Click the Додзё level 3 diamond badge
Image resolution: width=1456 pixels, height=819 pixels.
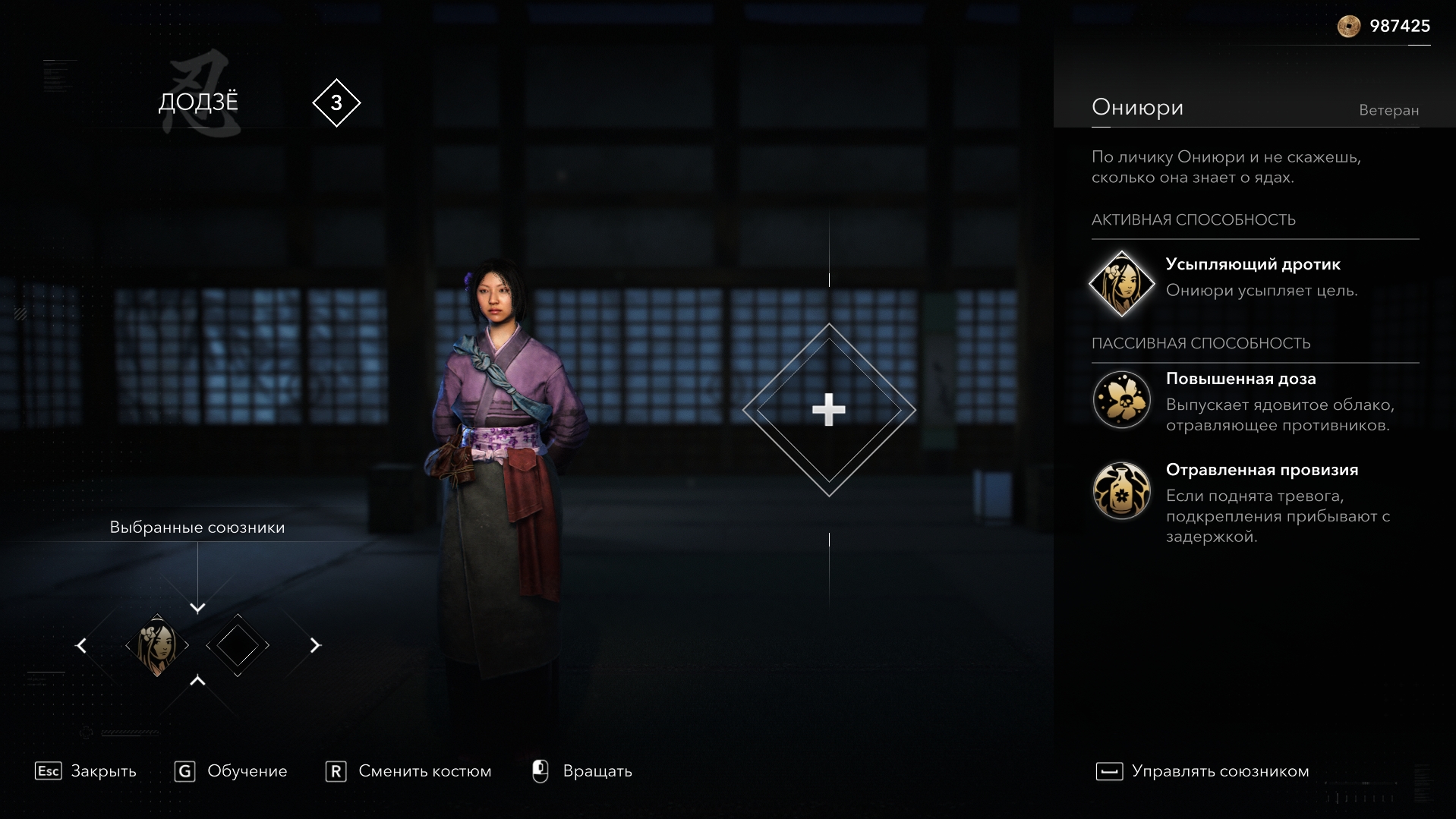[336, 102]
